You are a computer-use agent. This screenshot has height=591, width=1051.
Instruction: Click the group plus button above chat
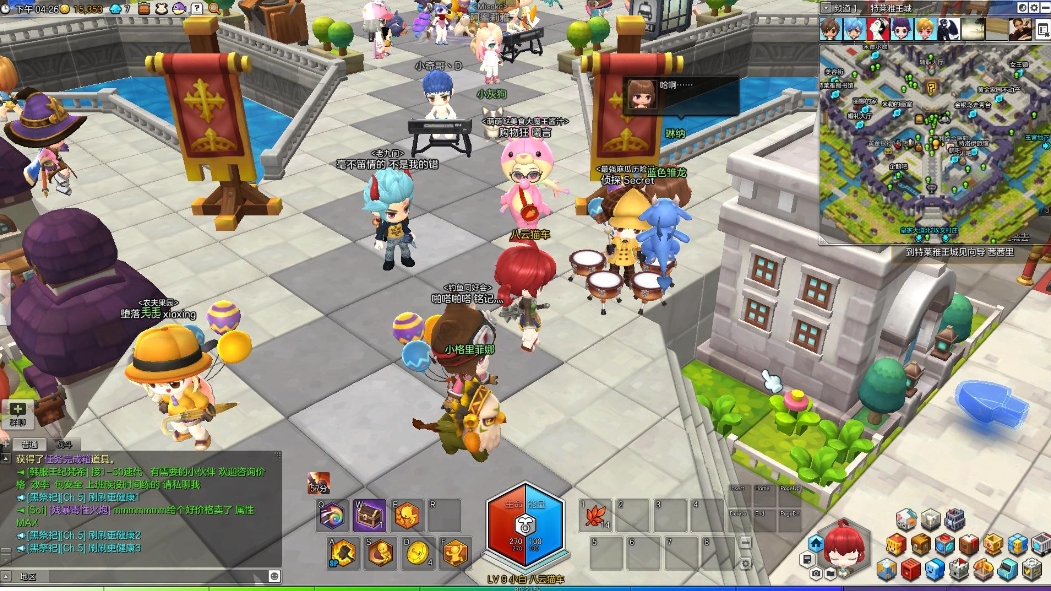pos(18,409)
